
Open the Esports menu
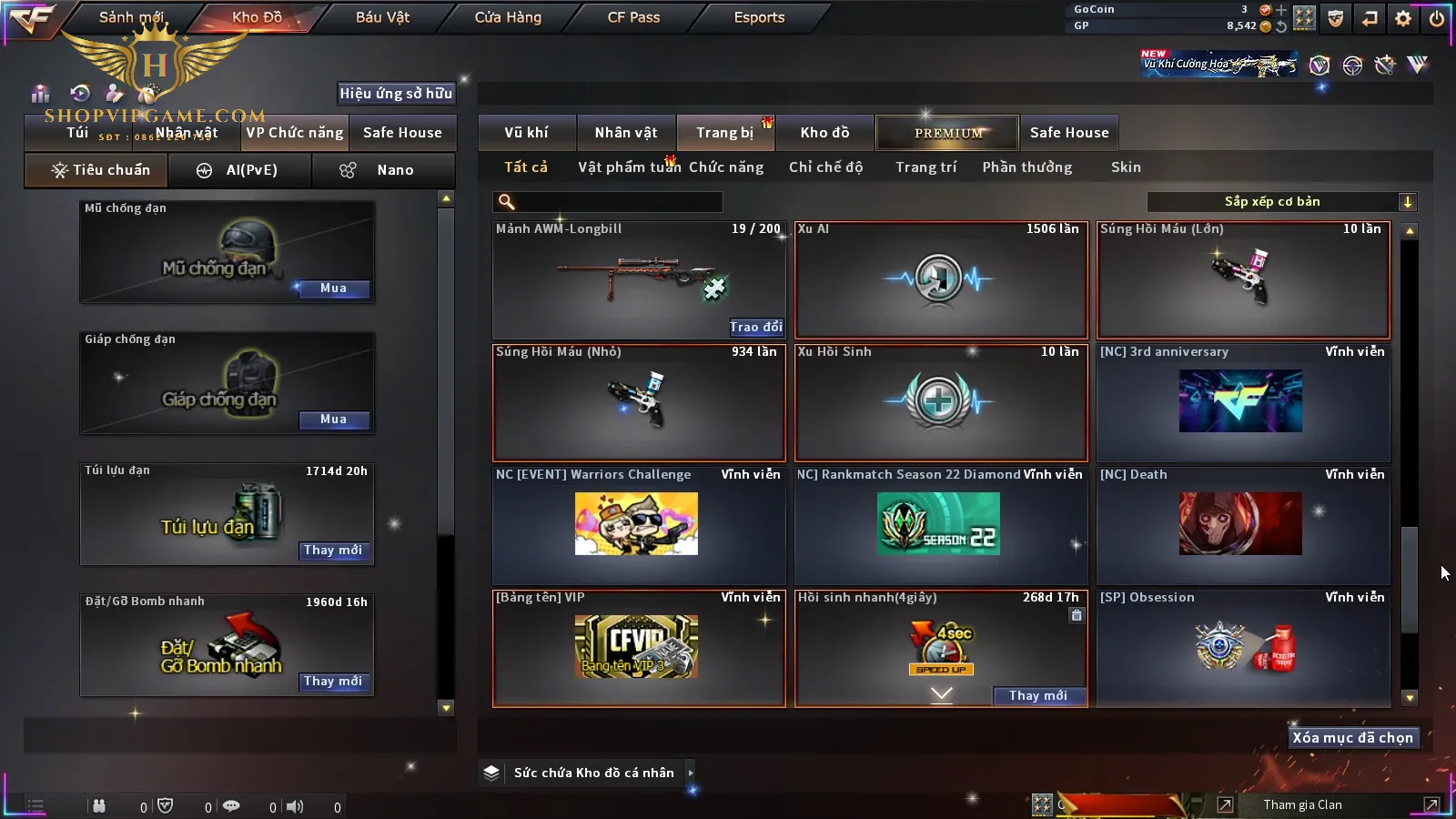(759, 17)
